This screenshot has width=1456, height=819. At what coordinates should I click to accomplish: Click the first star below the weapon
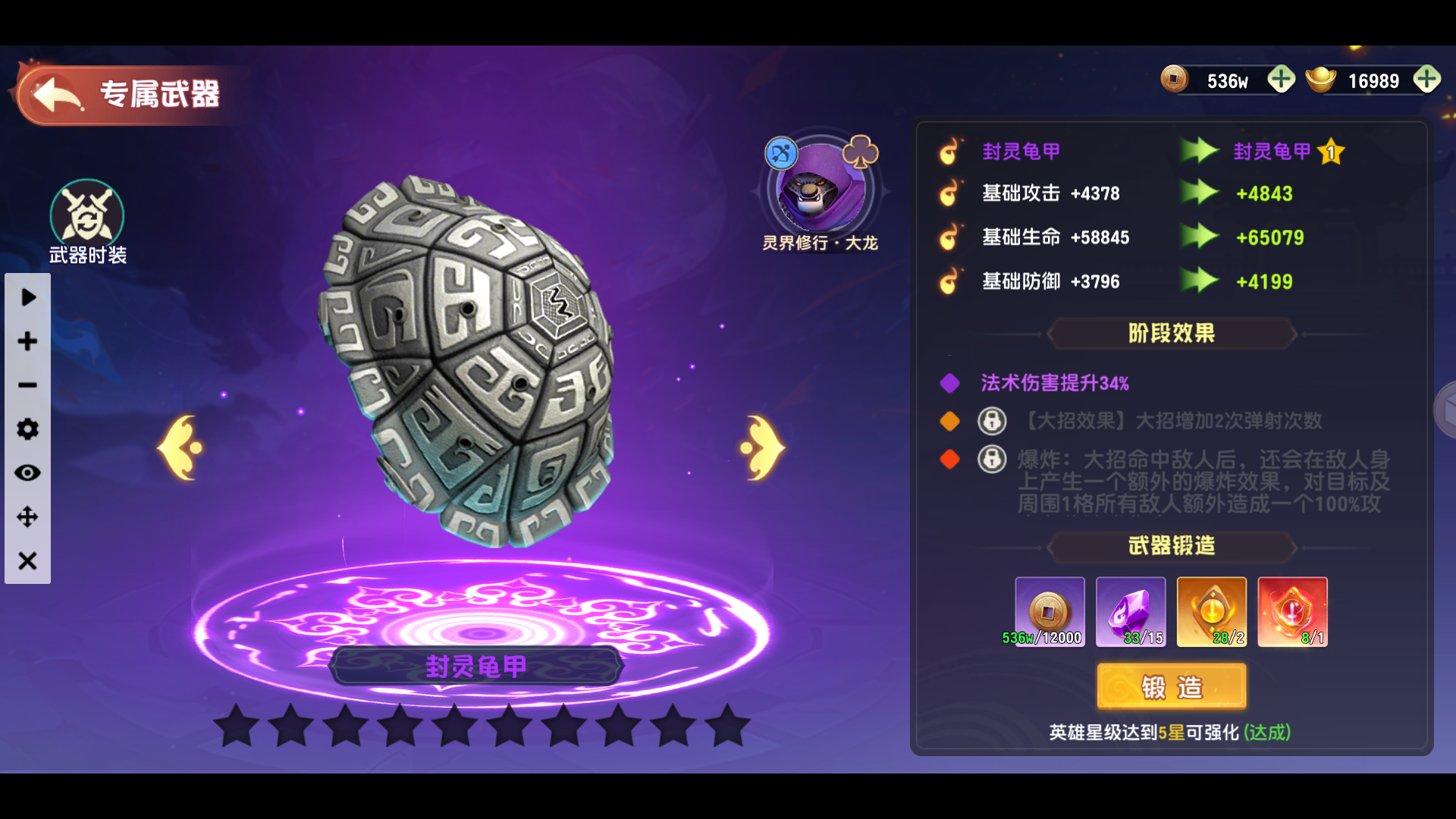pos(237,726)
